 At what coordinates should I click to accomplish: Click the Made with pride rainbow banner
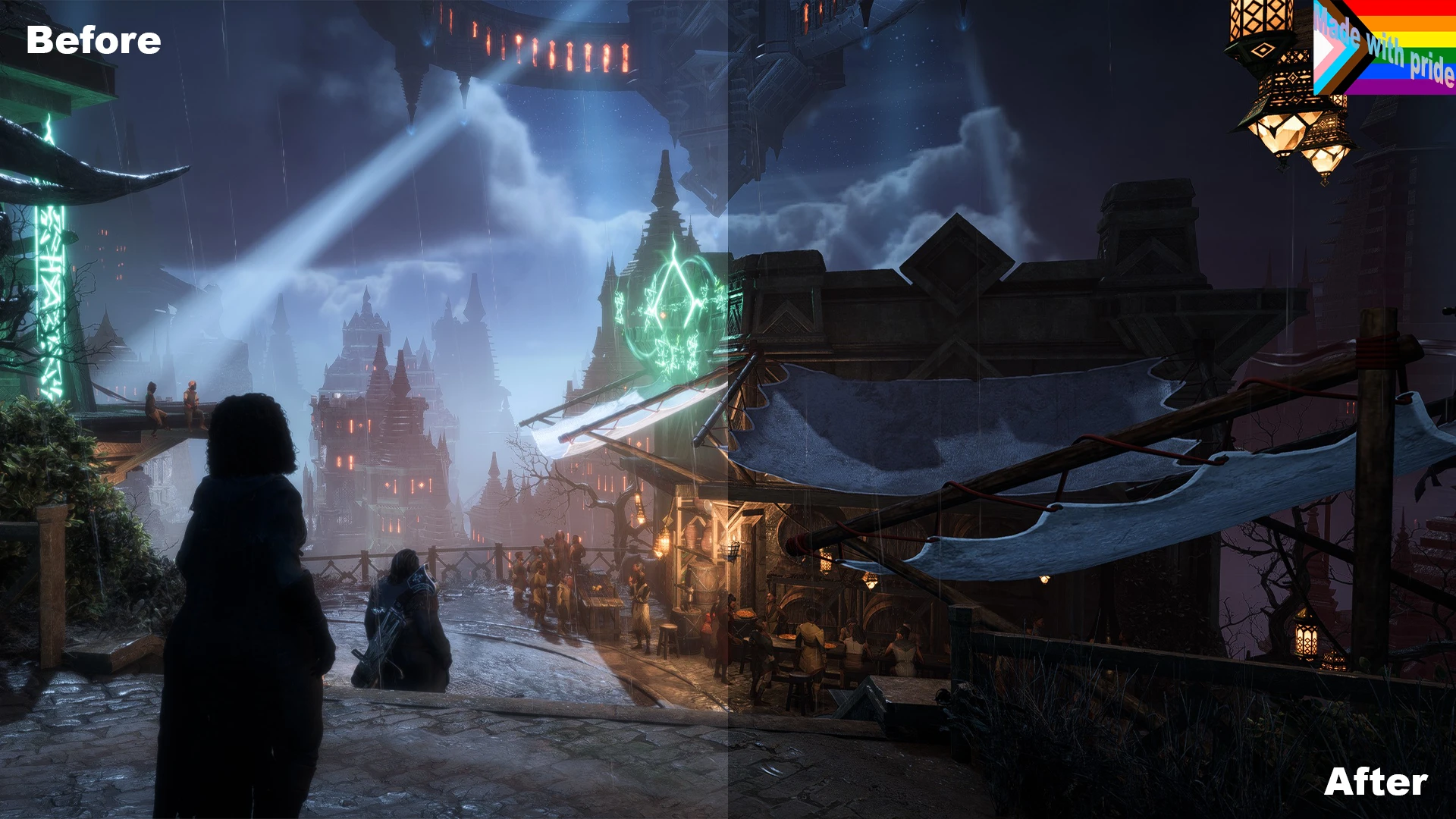tap(1385, 47)
